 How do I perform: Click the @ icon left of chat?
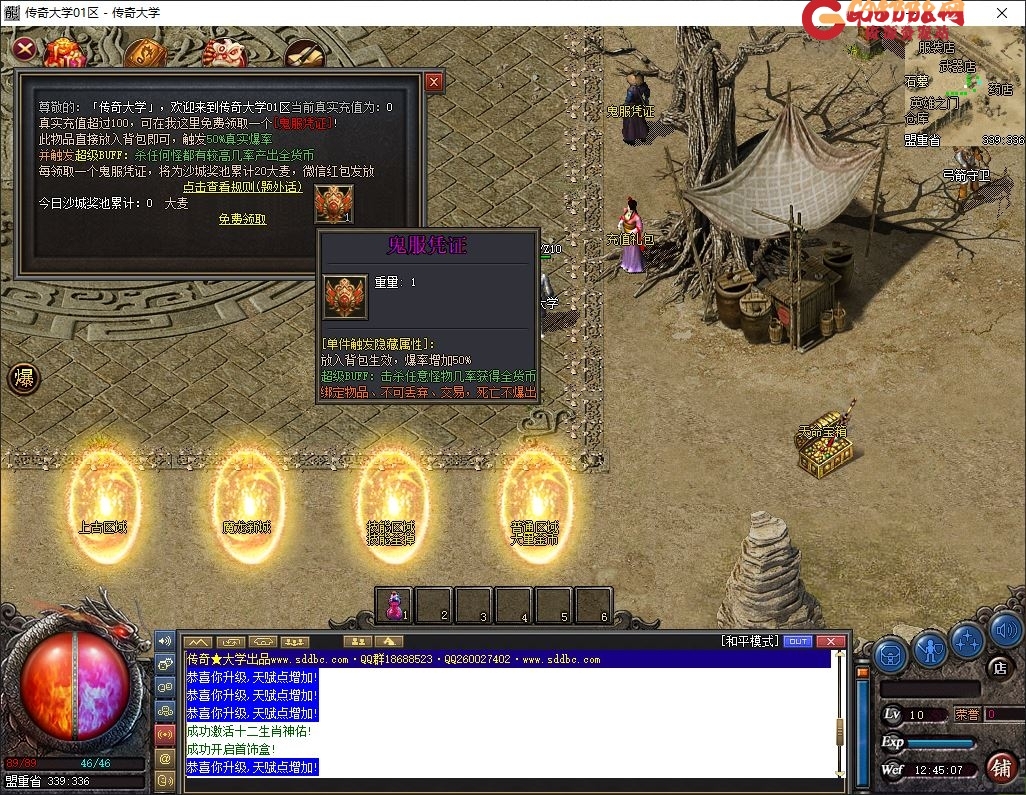165,758
